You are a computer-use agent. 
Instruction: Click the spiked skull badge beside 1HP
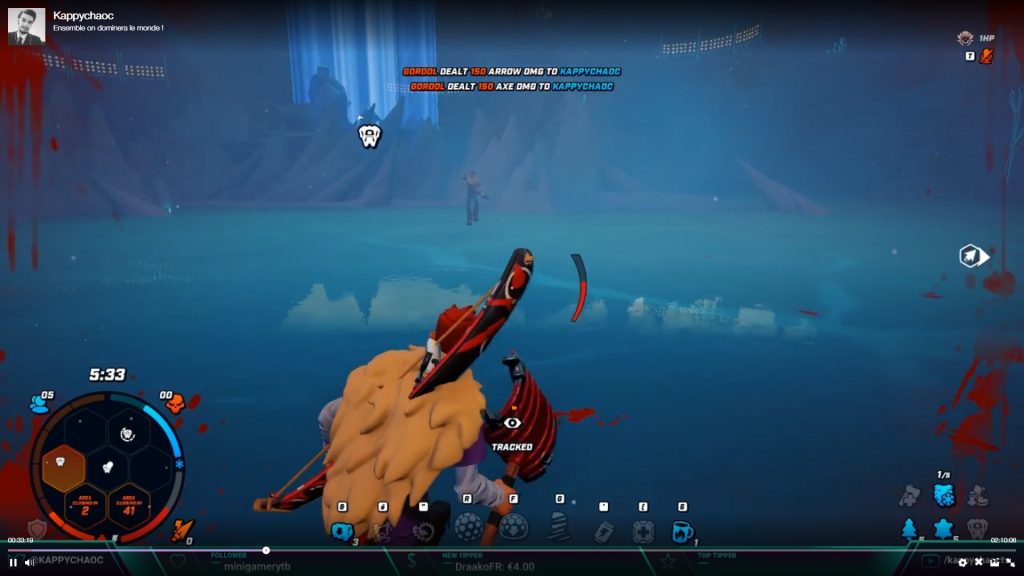(x=964, y=38)
